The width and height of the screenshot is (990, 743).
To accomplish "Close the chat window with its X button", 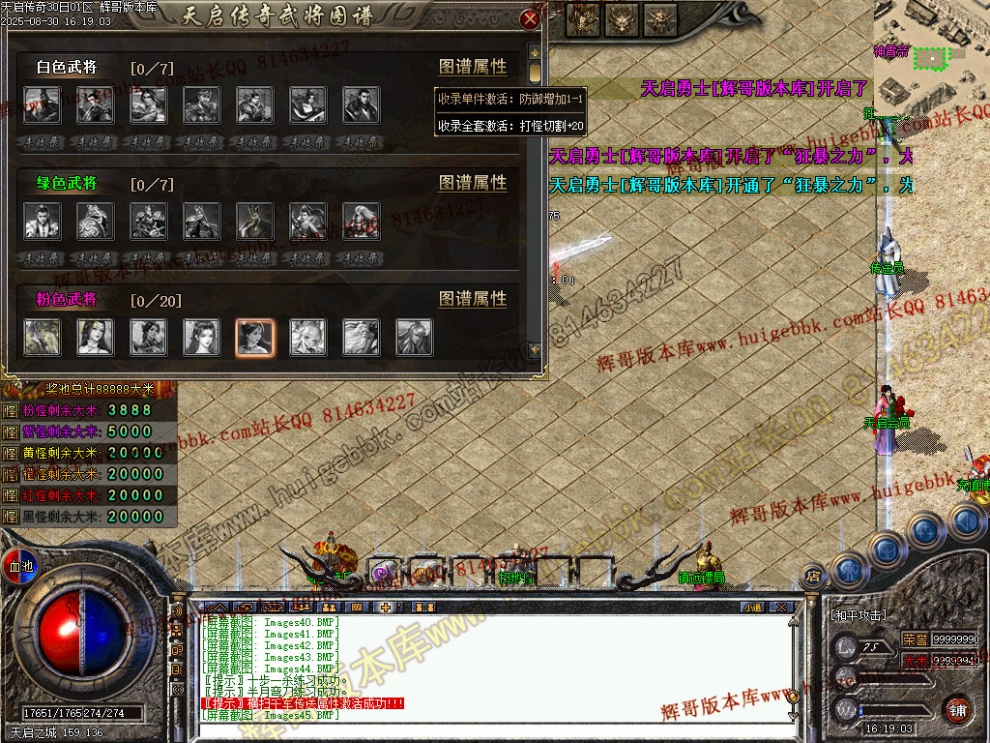I will [x=782, y=607].
